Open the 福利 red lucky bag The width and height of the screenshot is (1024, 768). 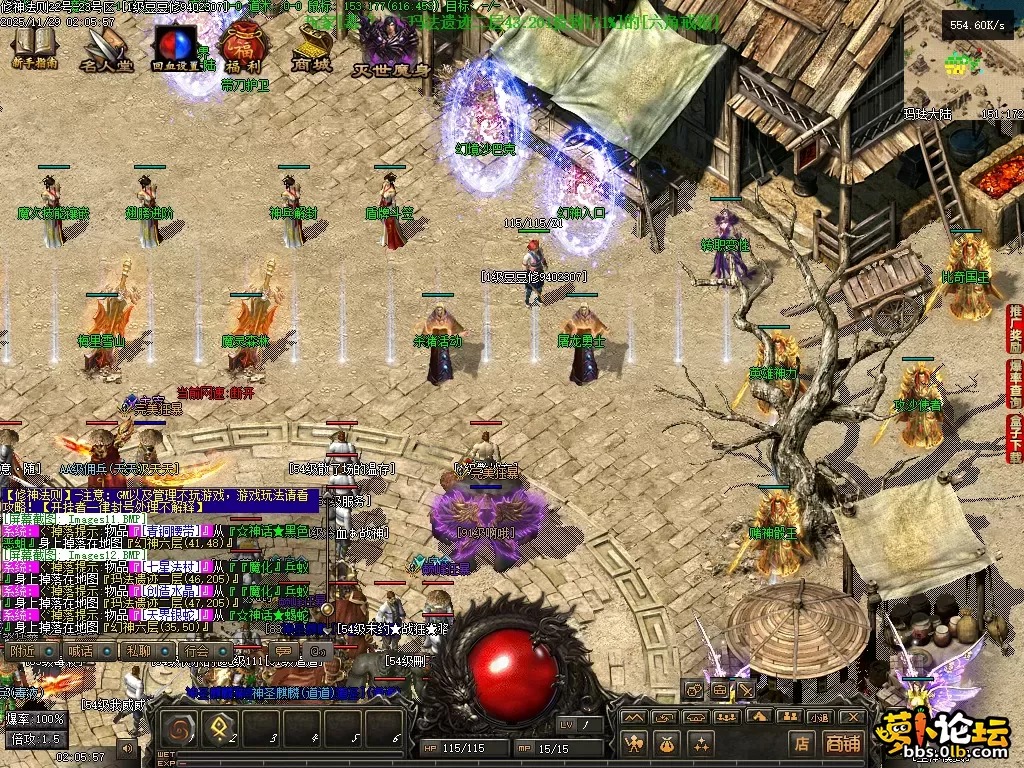(x=240, y=48)
